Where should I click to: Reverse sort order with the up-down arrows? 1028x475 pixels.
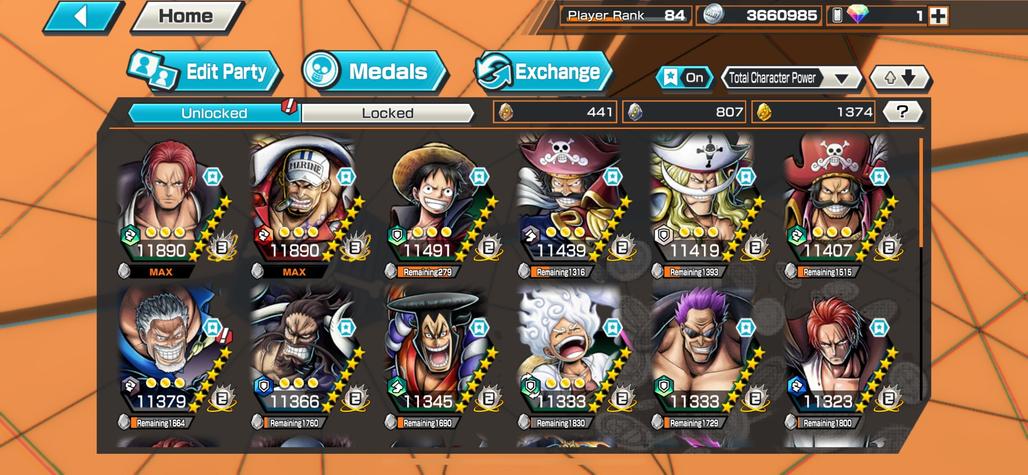click(x=900, y=78)
